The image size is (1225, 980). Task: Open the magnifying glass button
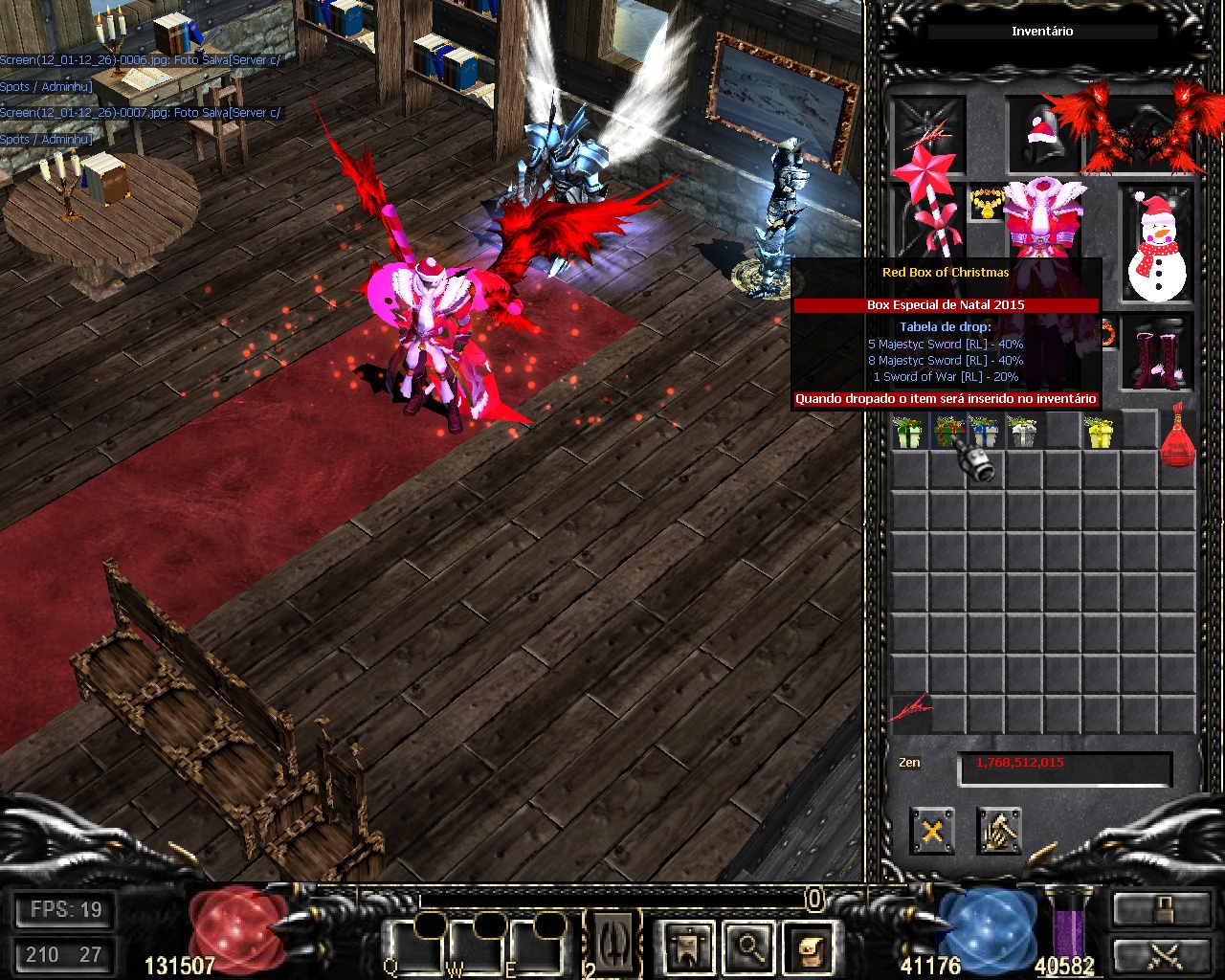[749, 947]
